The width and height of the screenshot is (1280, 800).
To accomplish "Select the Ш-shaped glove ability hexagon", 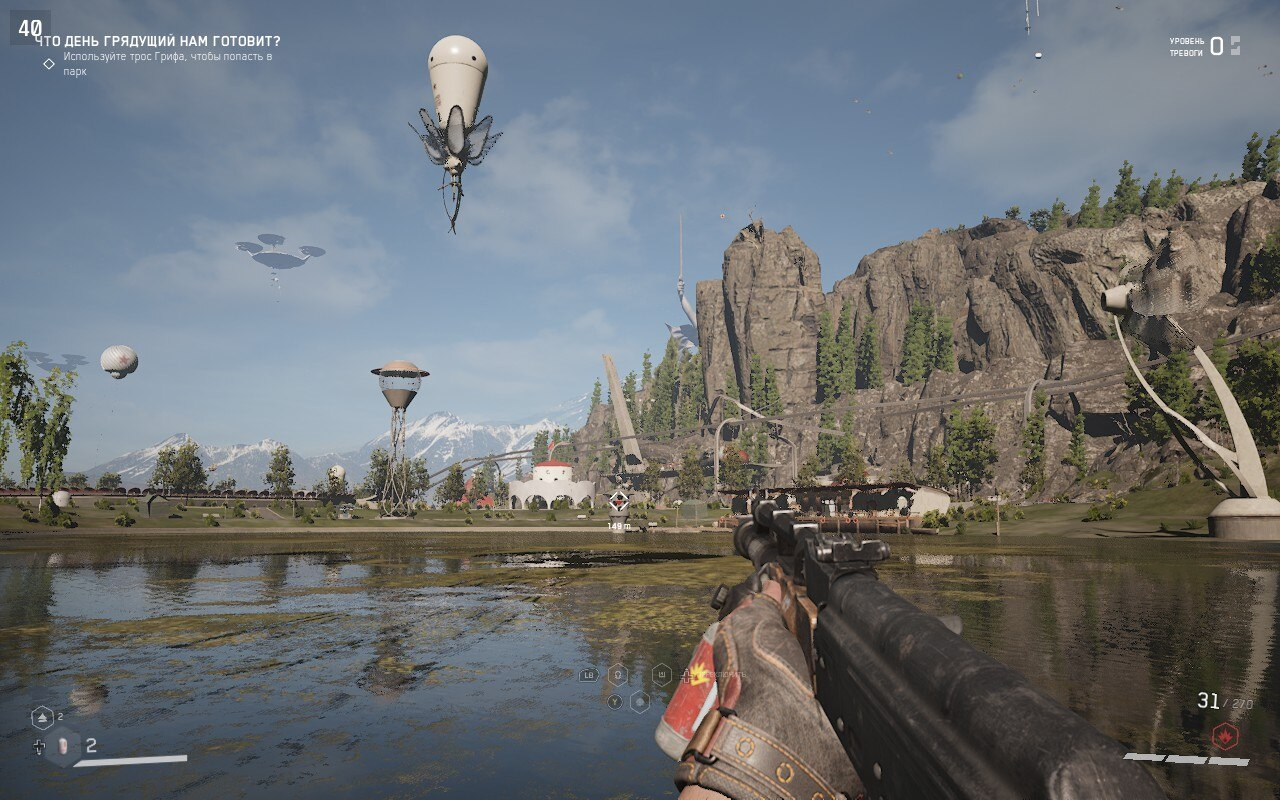I will click(x=661, y=675).
